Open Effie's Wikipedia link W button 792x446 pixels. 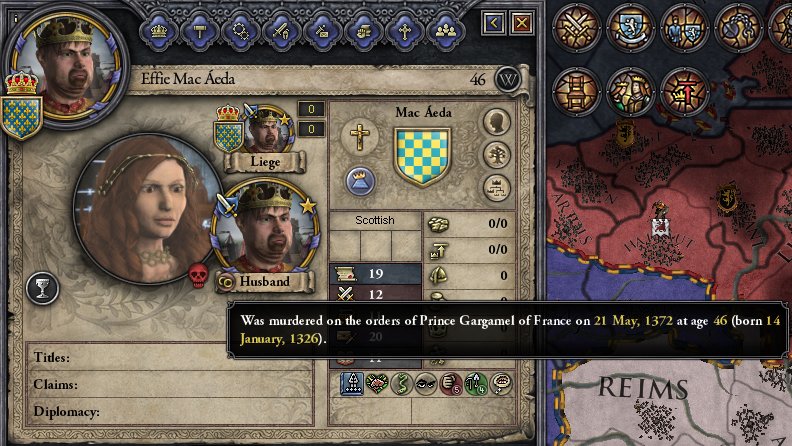click(x=509, y=80)
